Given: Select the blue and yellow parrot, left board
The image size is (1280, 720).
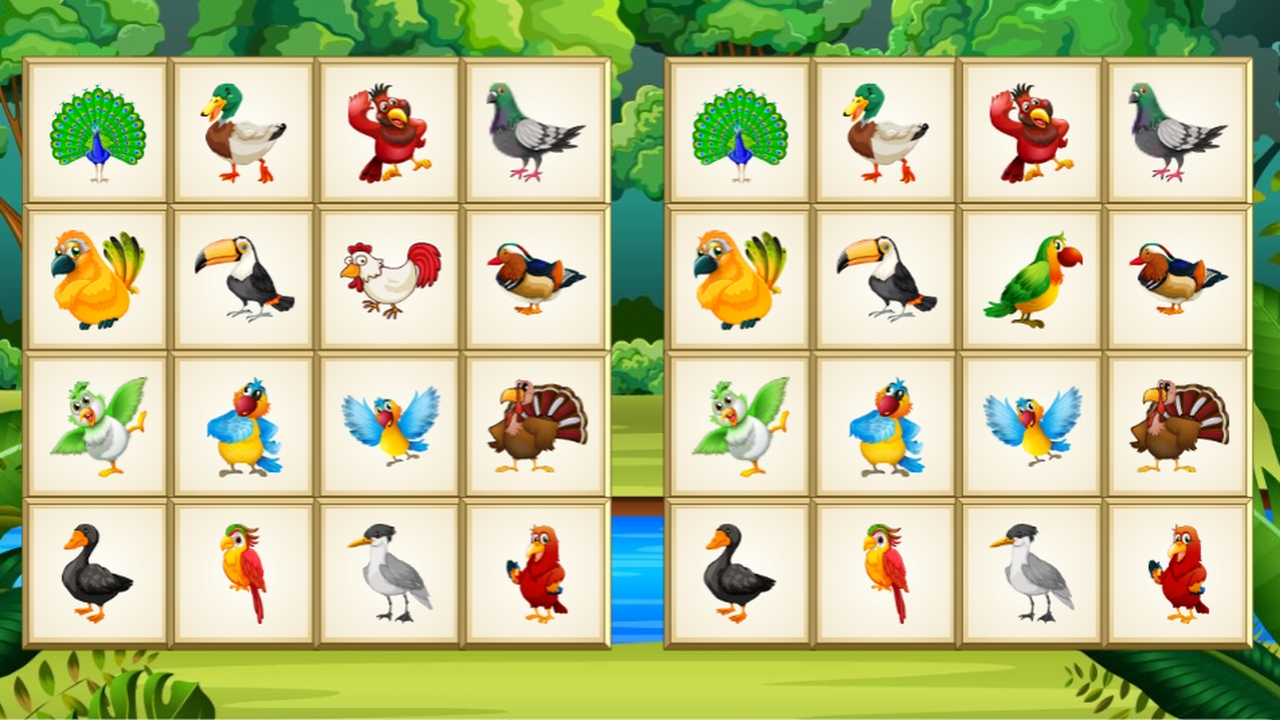Looking at the screenshot, I should coord(242,420).
